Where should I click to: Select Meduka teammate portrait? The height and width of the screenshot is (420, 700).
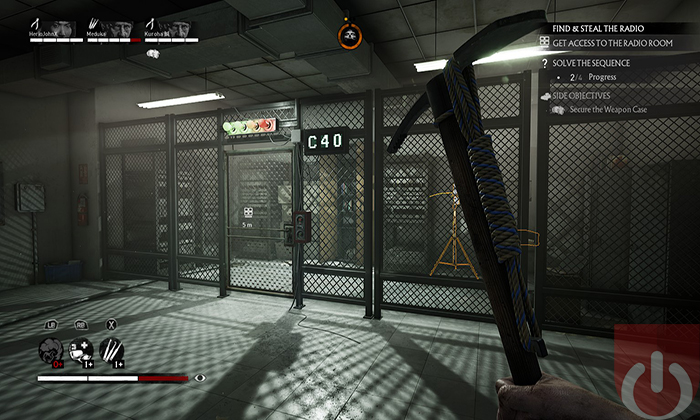(122, 29)
